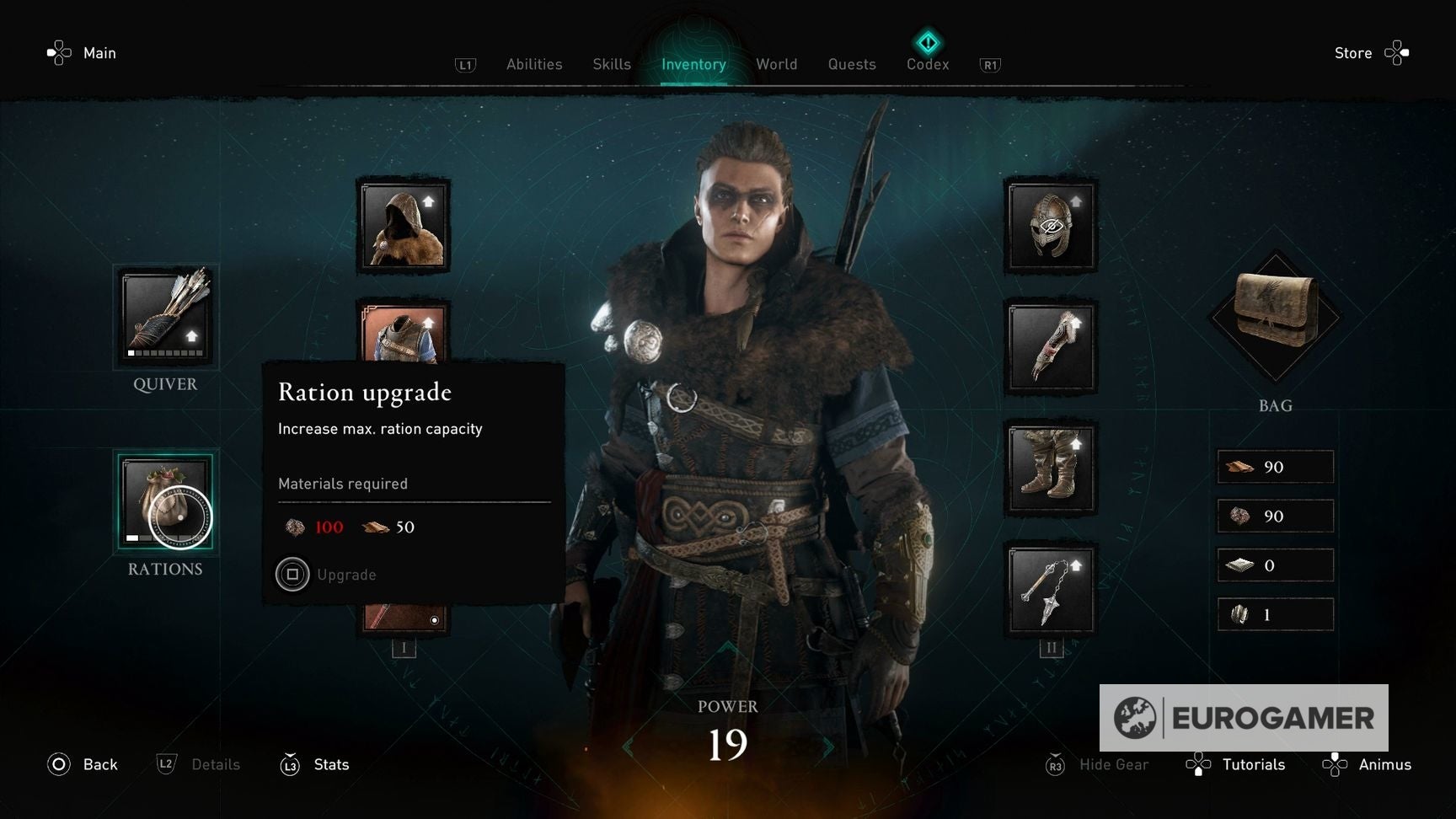Select the hooded cloak gear slot
The image size is (1456, 819).
click(404, 226)
